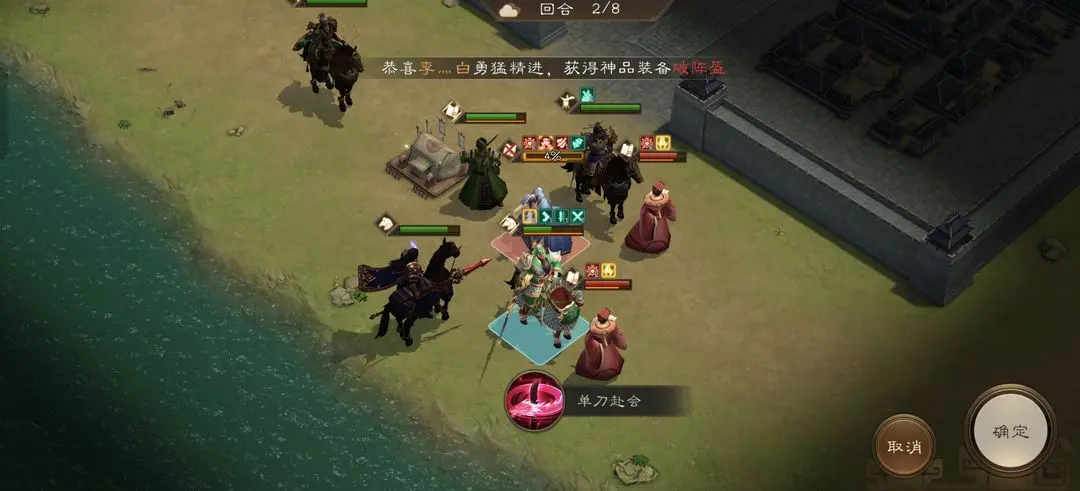This screenshot has width=1080, height=491.
Task: Select the 单刀赴会 skill icon
Action: point(533,401)
